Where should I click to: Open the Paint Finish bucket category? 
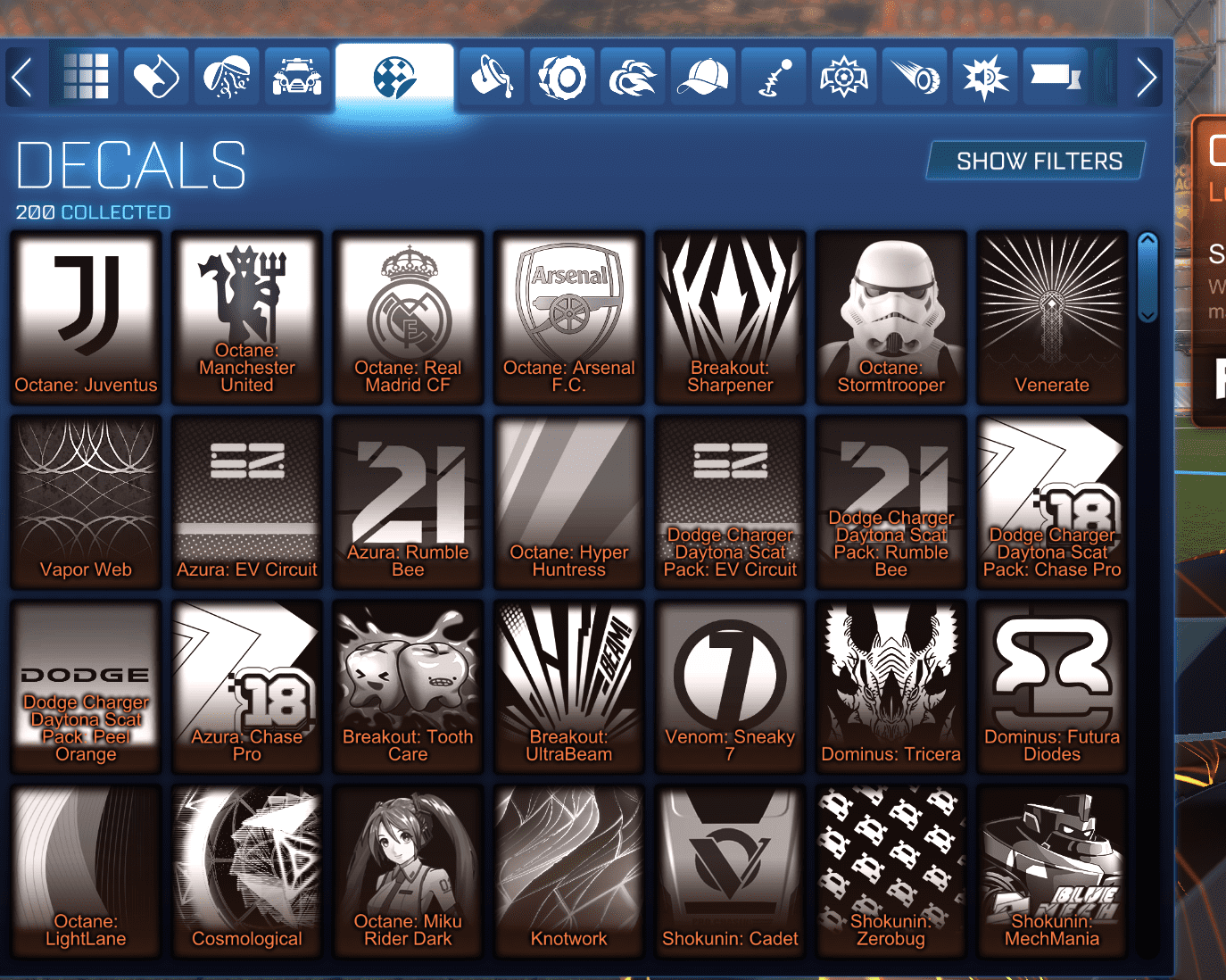pyautogui.click(x=492, y=76)
